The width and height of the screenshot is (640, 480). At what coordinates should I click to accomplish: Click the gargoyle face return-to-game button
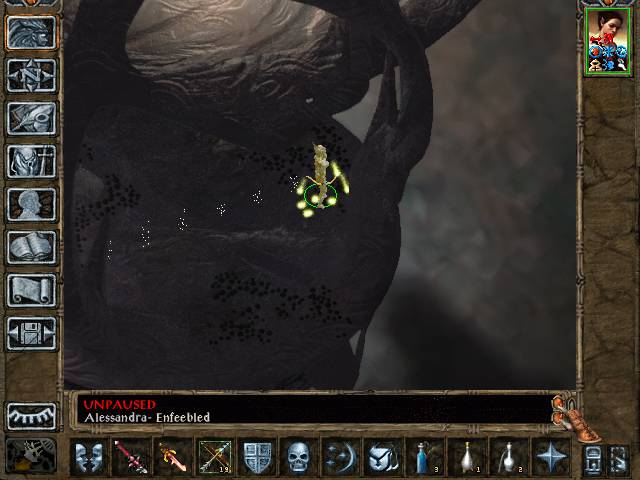tap(31, 32)
